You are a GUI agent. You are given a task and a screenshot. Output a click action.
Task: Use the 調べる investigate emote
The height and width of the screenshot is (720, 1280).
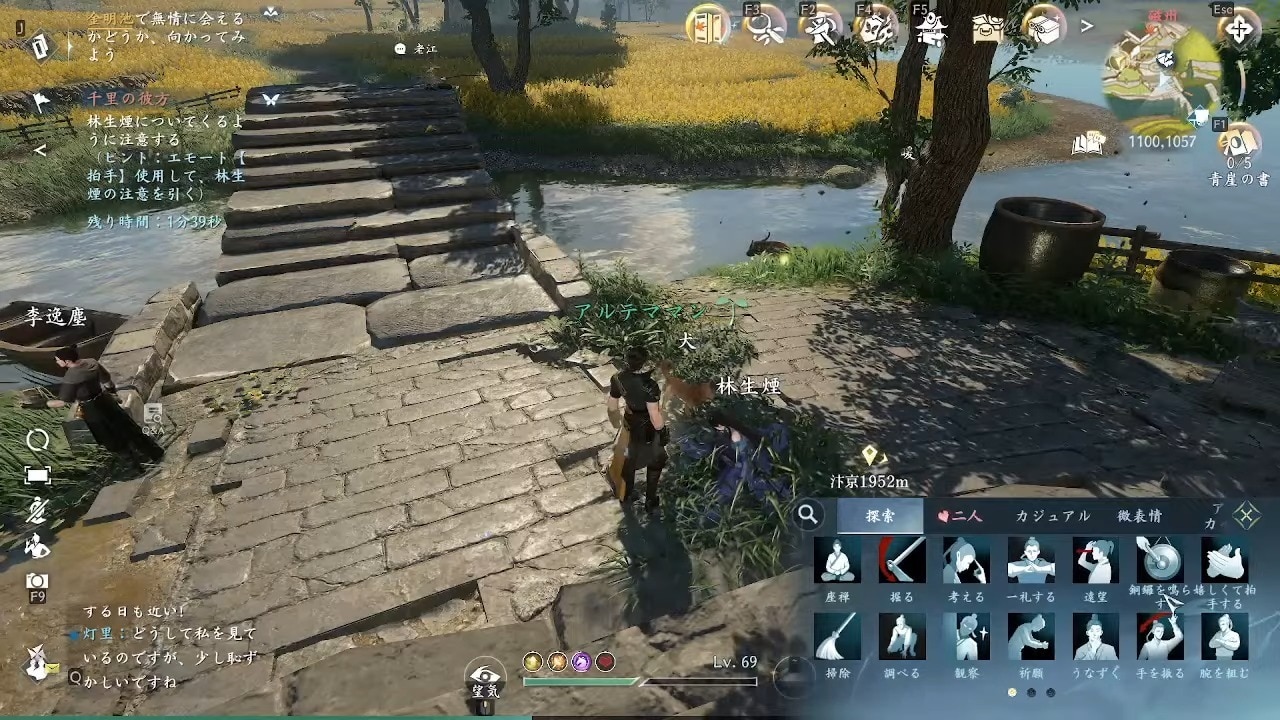point(901,637)
